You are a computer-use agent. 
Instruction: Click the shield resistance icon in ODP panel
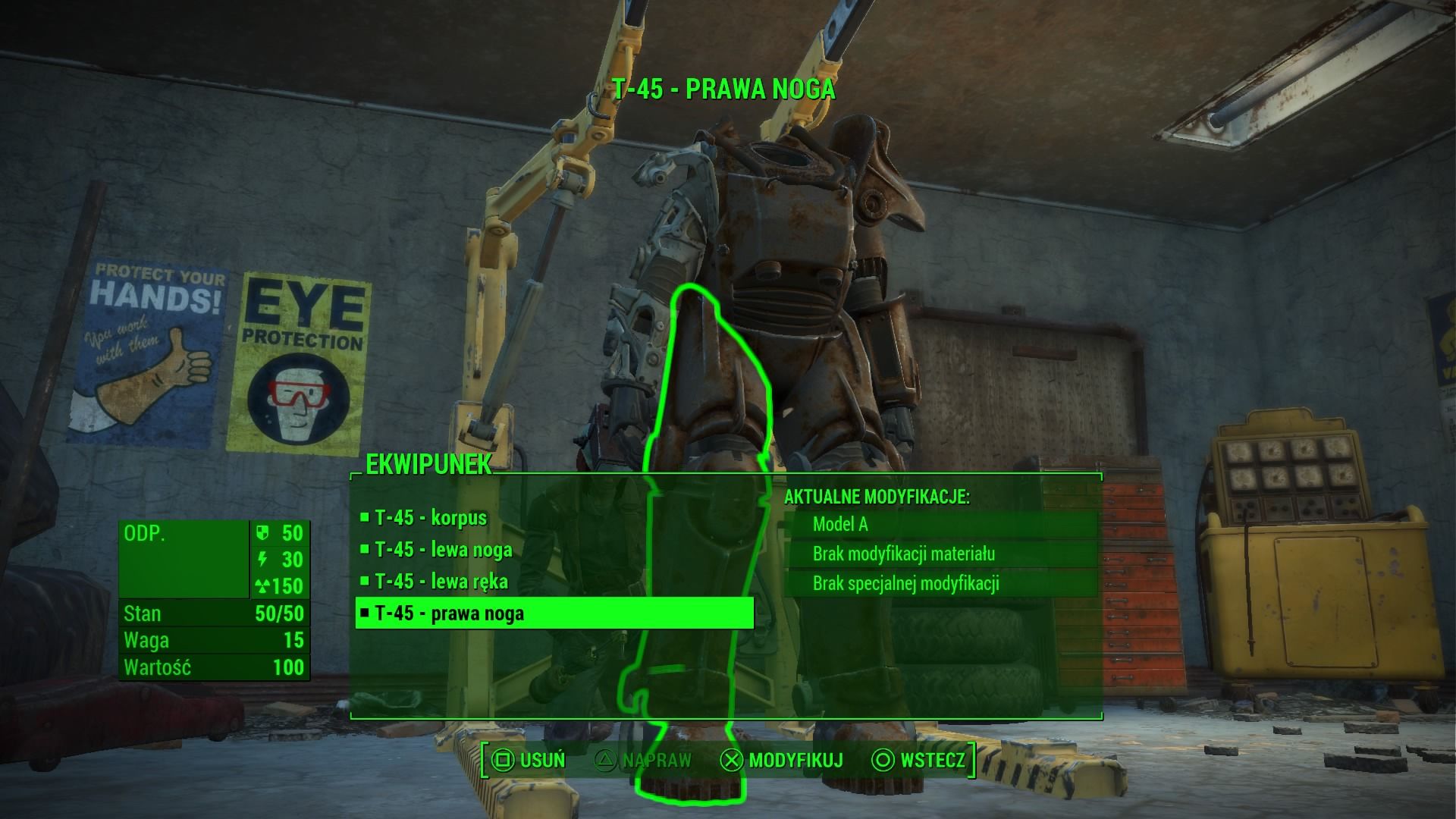pos(262,533)
